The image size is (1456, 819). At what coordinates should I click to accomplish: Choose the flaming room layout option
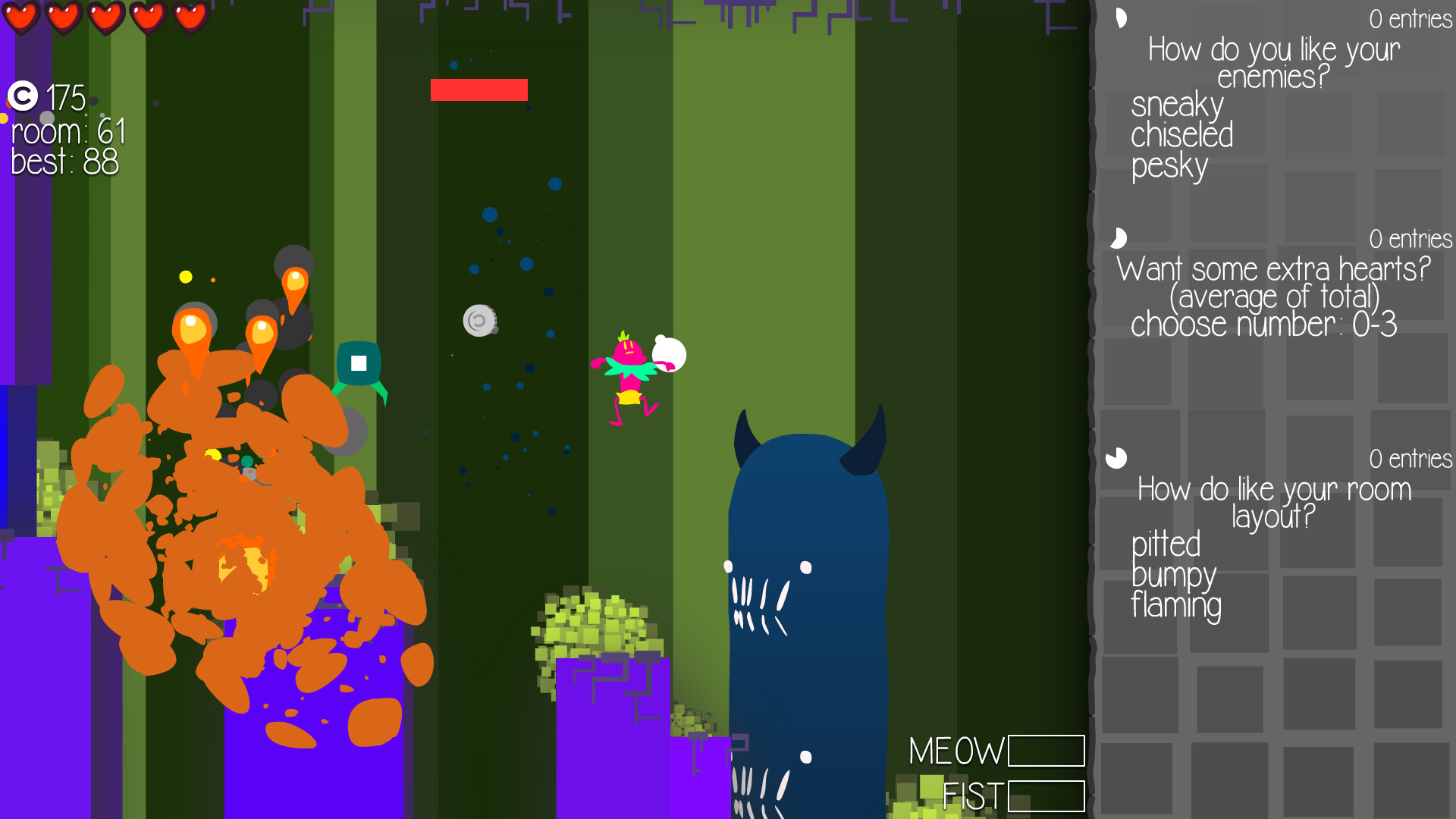tap(1176, 607)
